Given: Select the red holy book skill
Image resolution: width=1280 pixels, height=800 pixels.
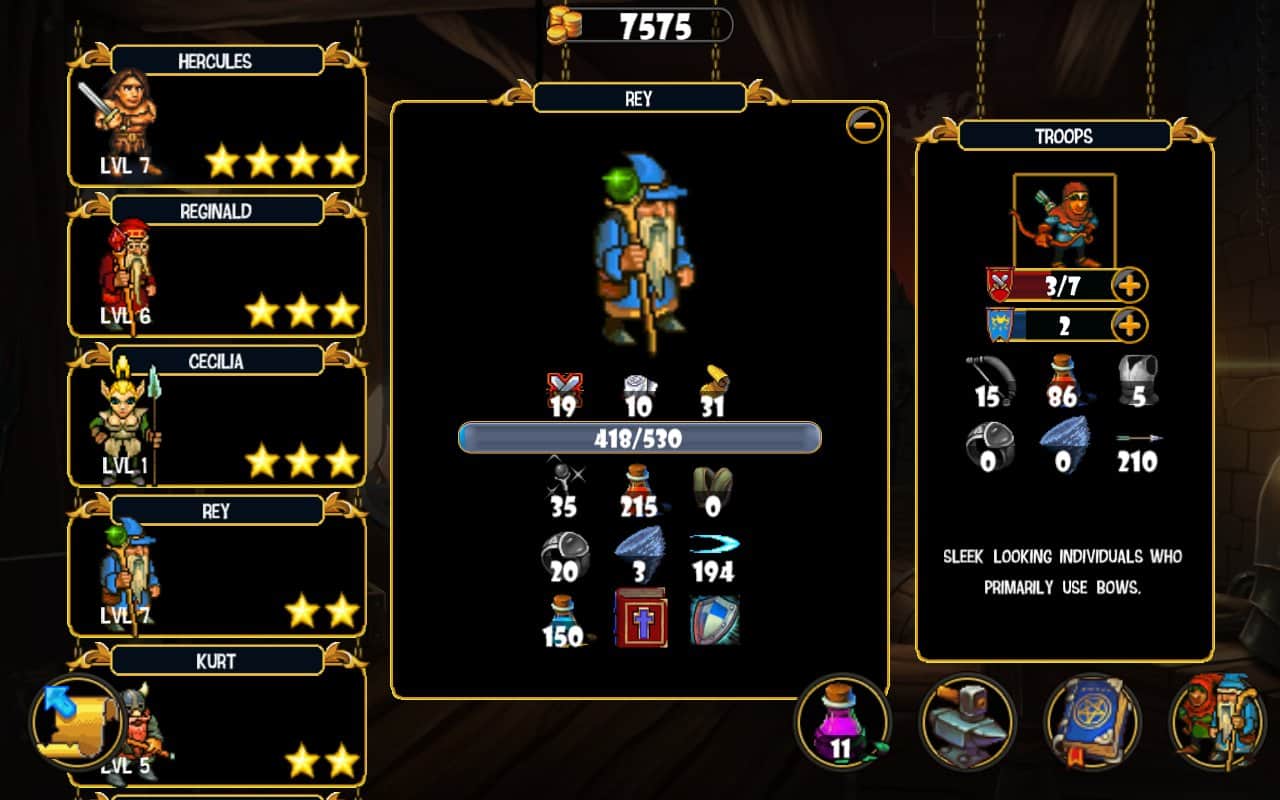Looking at the screenshot, I should point(640,618).
